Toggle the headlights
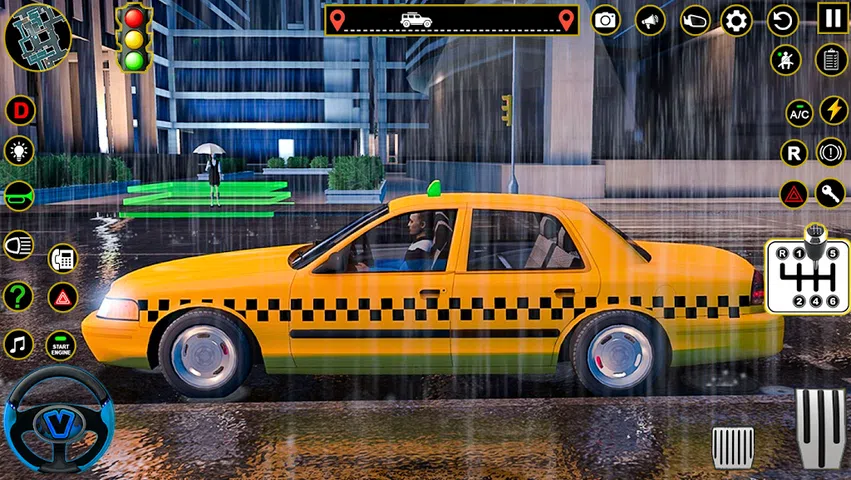This screenshot has height=480, width=851. point(19,245)
